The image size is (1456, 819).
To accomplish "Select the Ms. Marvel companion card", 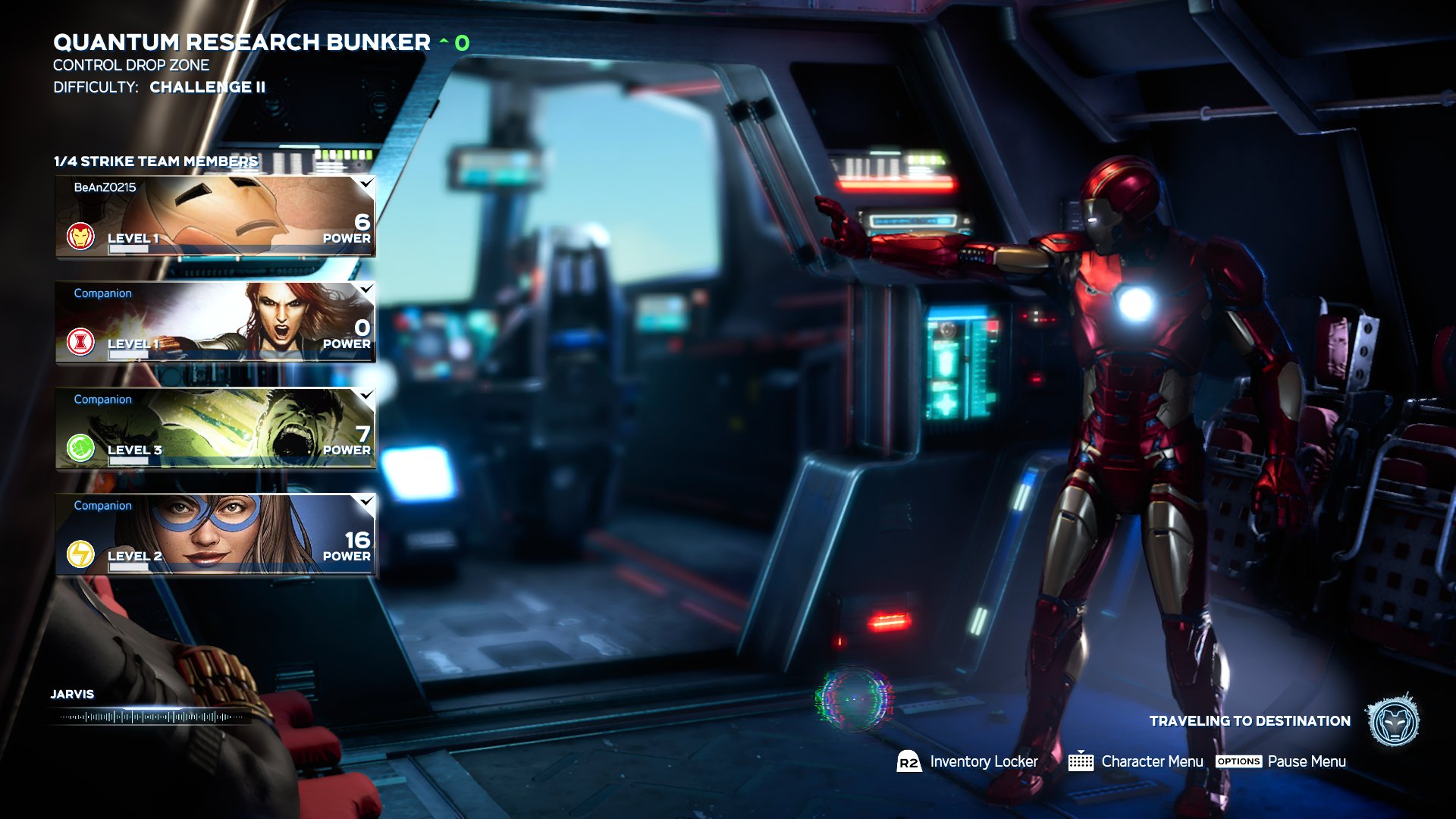I will [x=215, y=535].
